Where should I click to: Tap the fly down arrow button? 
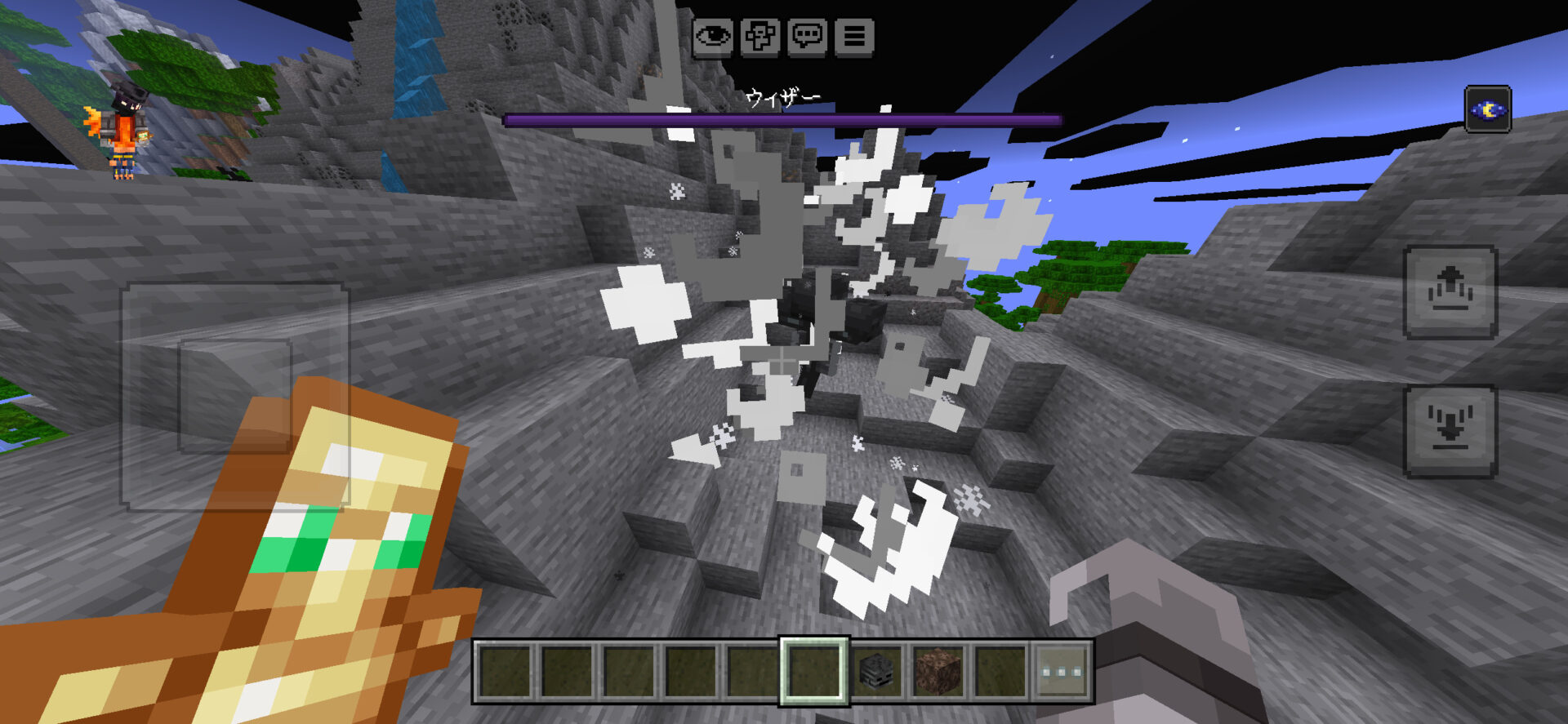coord(1450,431)
